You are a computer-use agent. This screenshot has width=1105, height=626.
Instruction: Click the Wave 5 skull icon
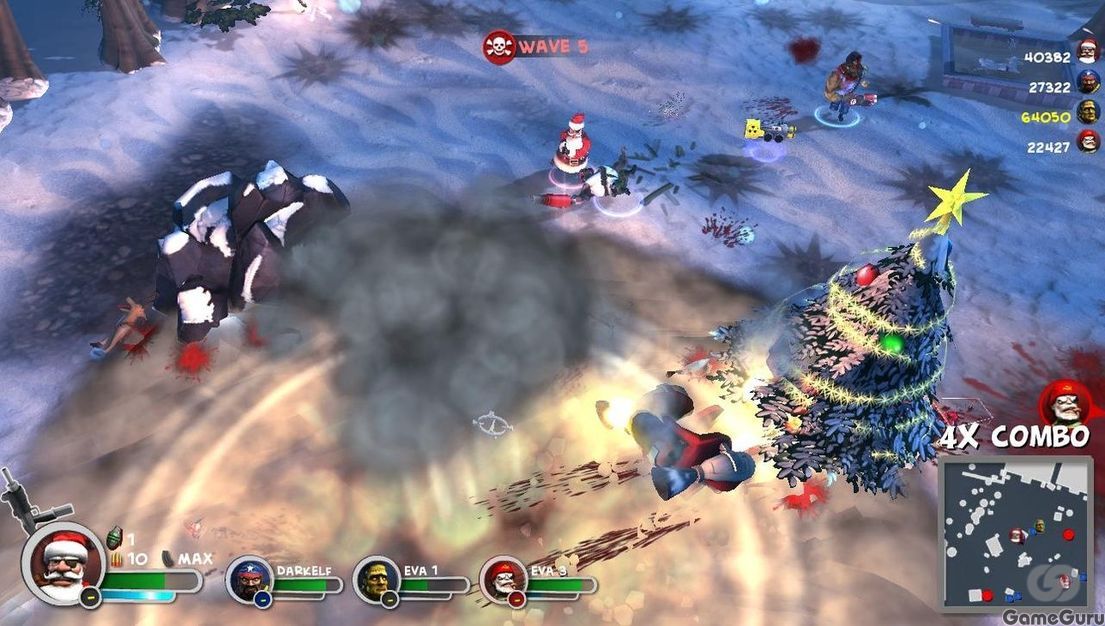click(498, 46)
